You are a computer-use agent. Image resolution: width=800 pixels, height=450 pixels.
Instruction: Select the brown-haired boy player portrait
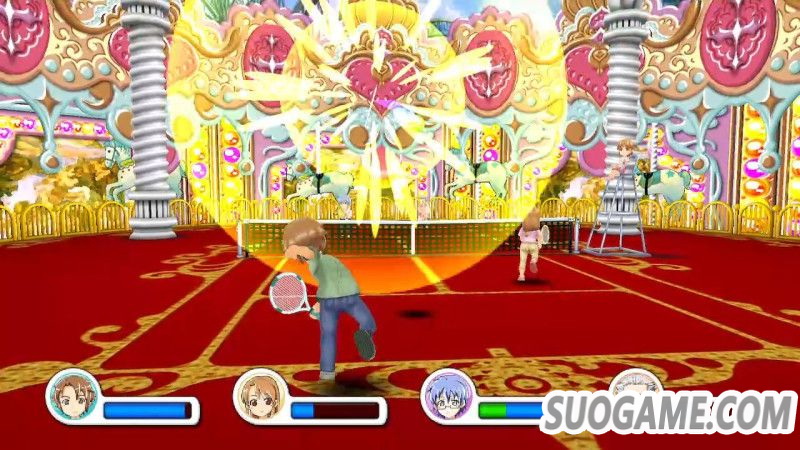pyautogui.click(x=73, y=397)
